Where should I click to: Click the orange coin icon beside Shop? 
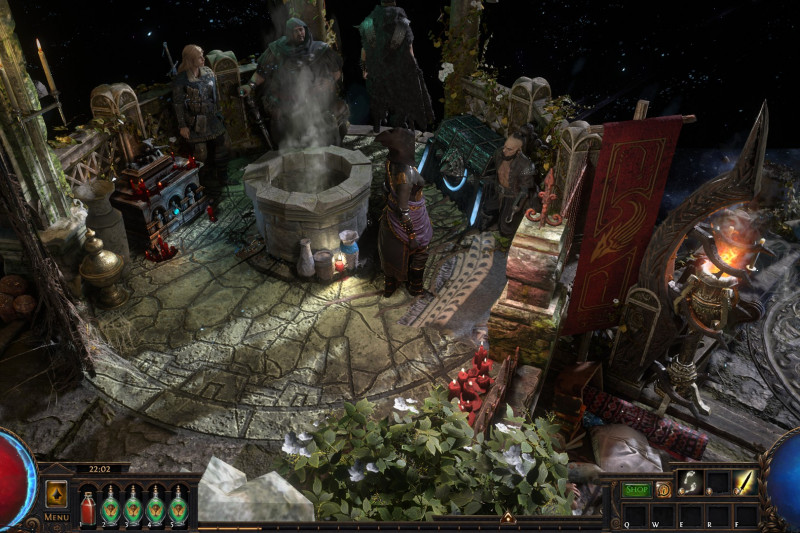(663, 490)
